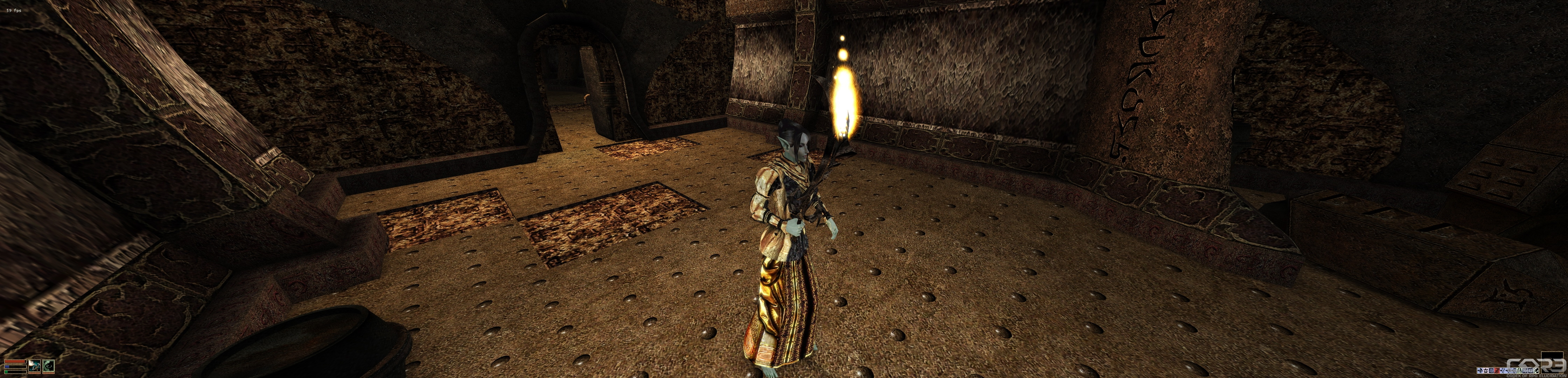1568x378 pixels.
Task: Click the minimap in the corner
Action: pyautogui.click(x=1552, y=363)
